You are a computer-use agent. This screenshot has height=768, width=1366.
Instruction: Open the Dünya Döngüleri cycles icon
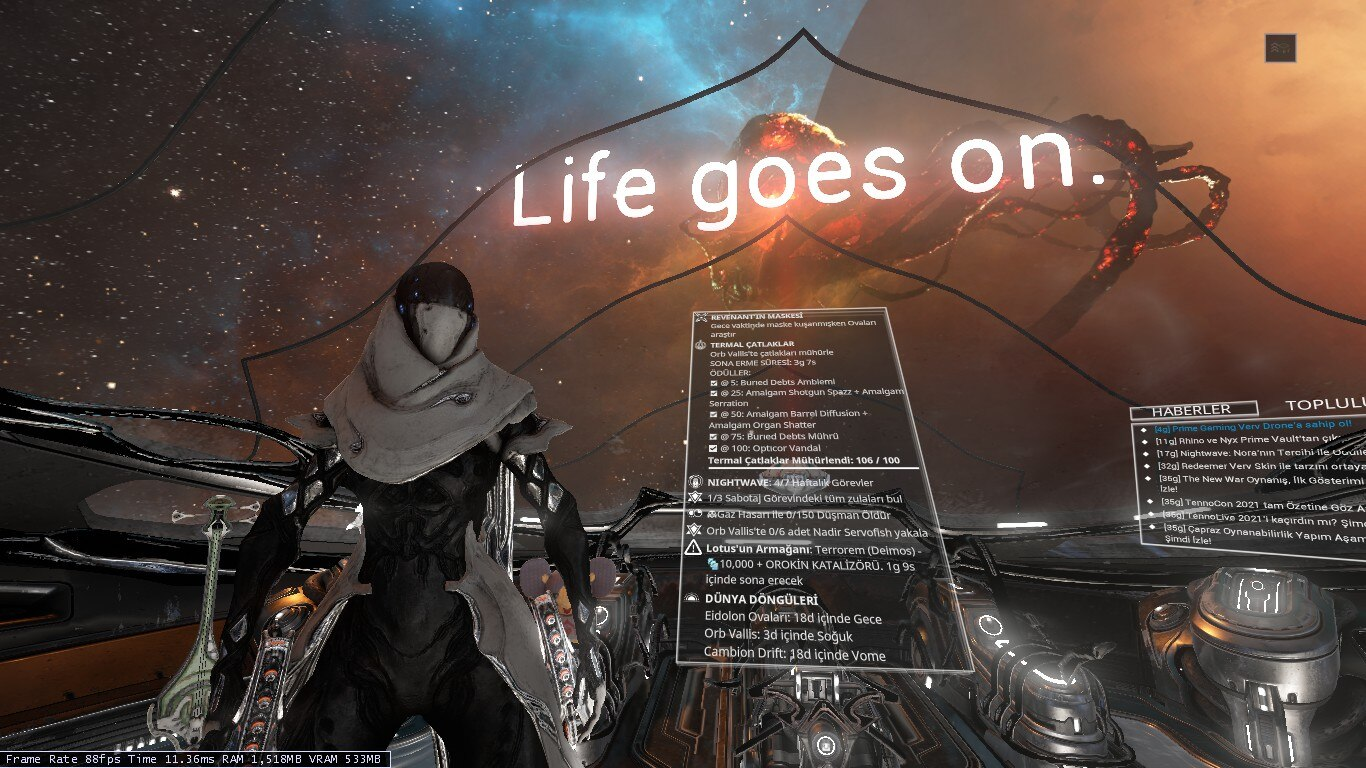point(691,599)
